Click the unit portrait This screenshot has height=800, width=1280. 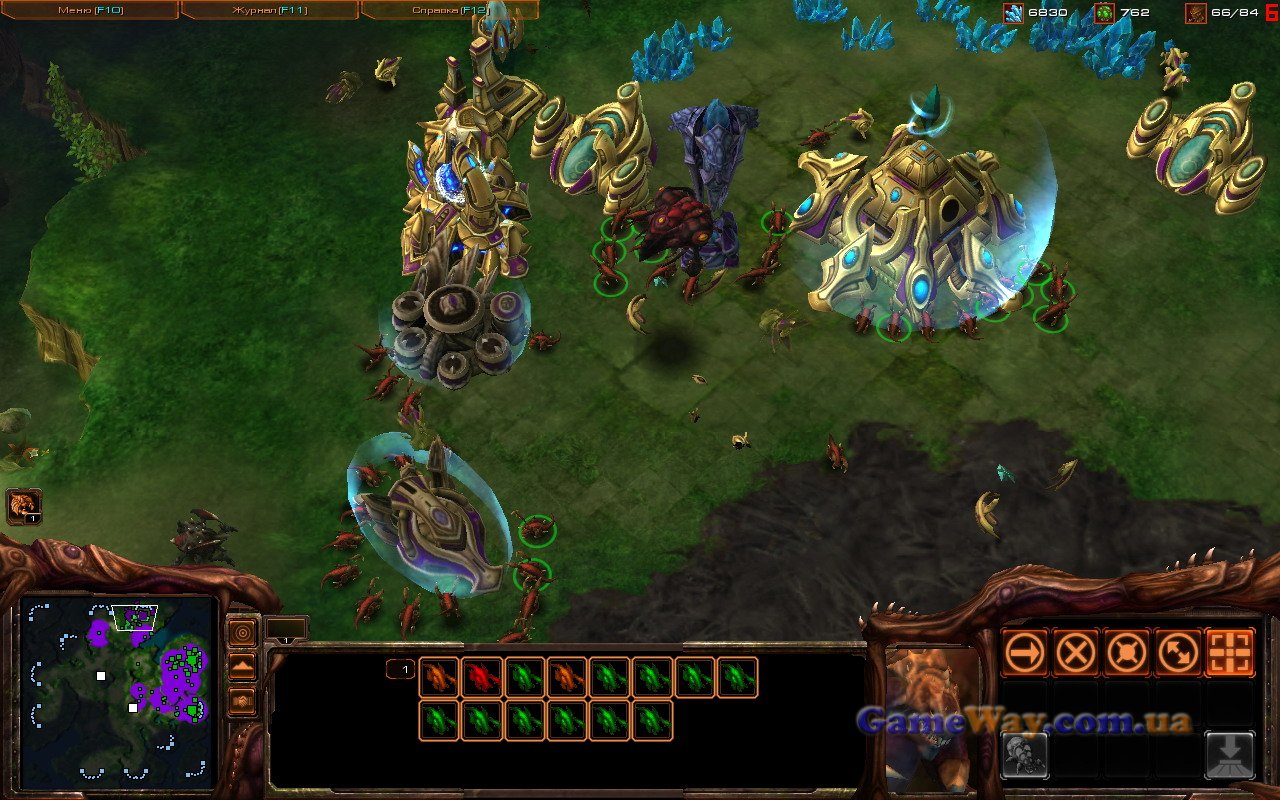932,715
